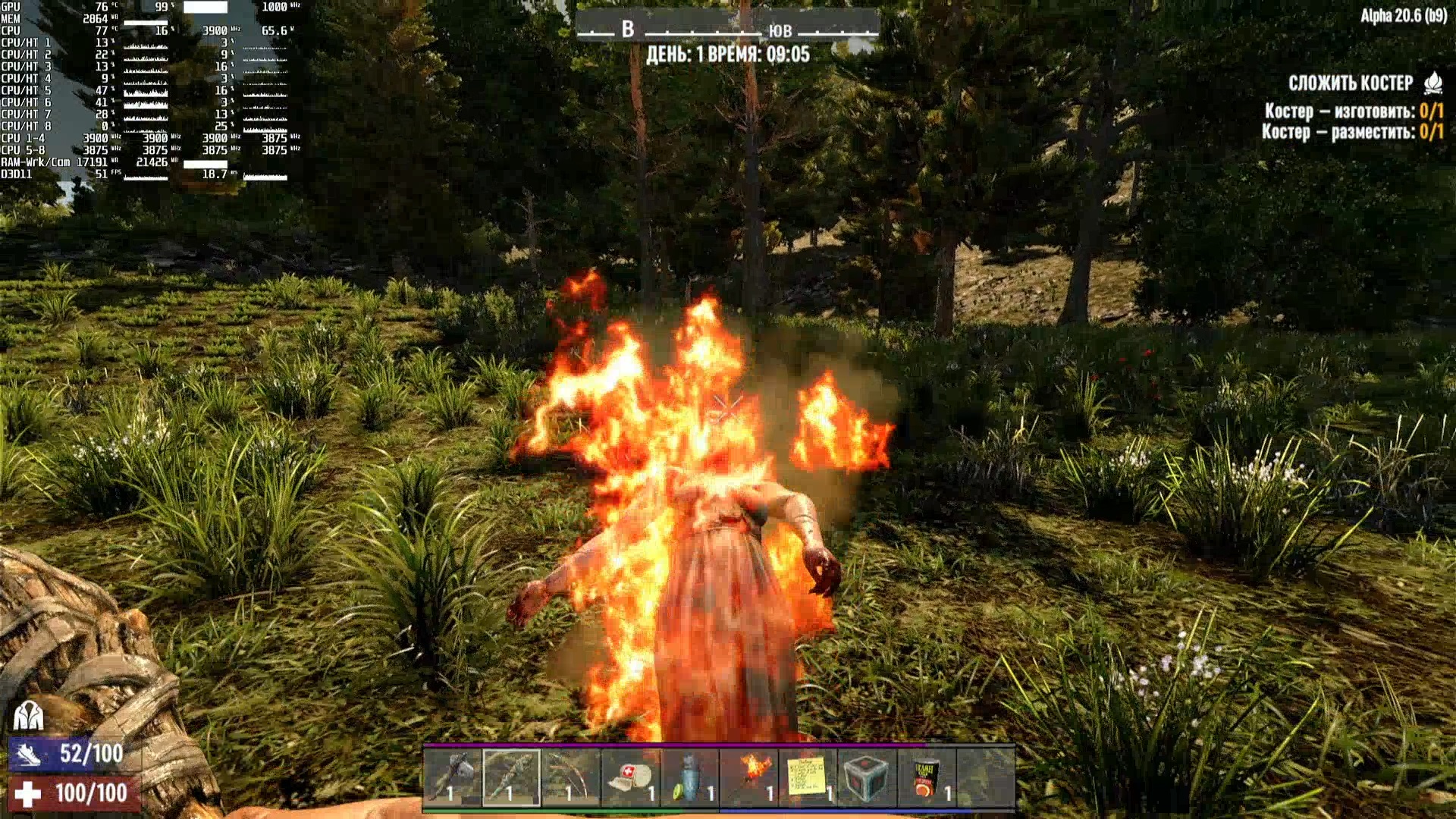Select the land claim block slot

pyautogui.click(x=867, y=777)
